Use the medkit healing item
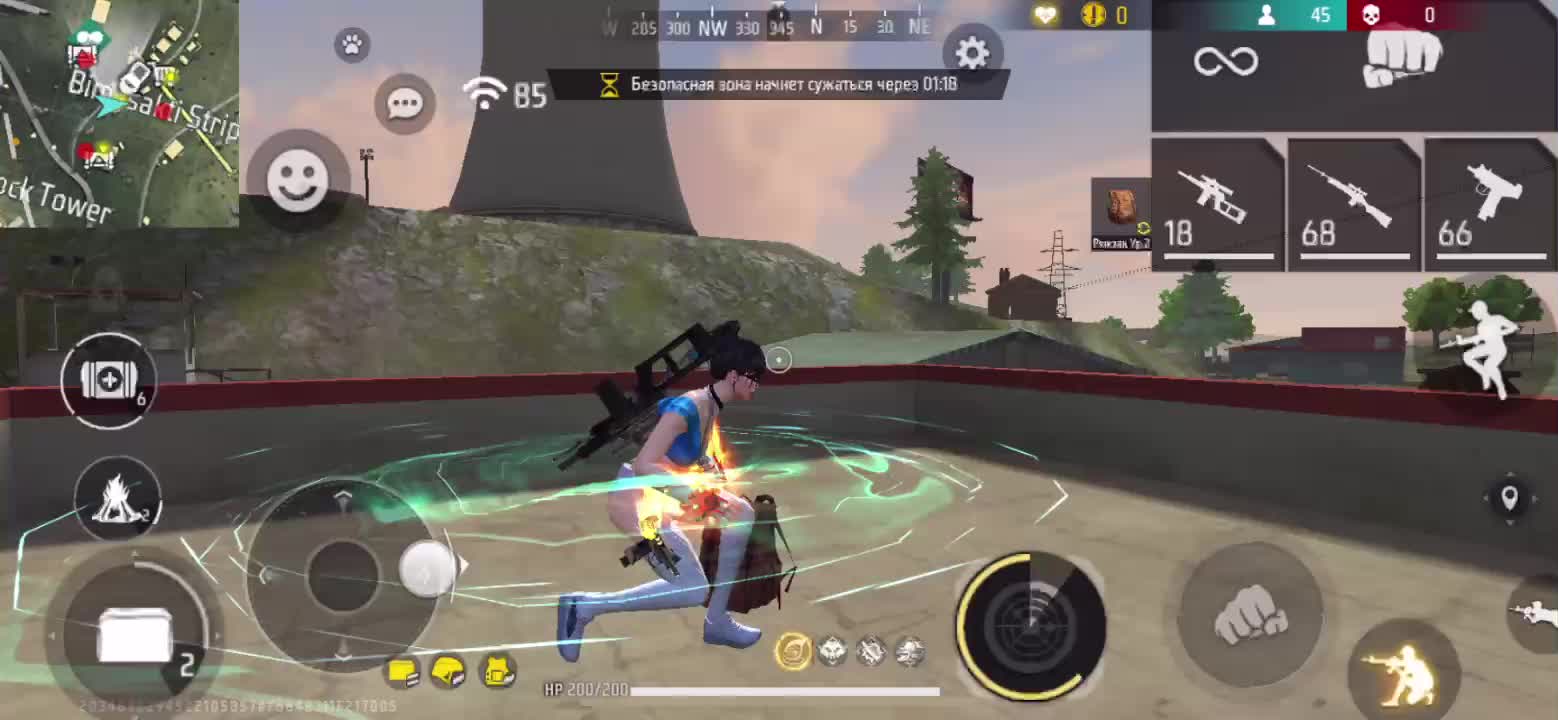 [108, 381]
